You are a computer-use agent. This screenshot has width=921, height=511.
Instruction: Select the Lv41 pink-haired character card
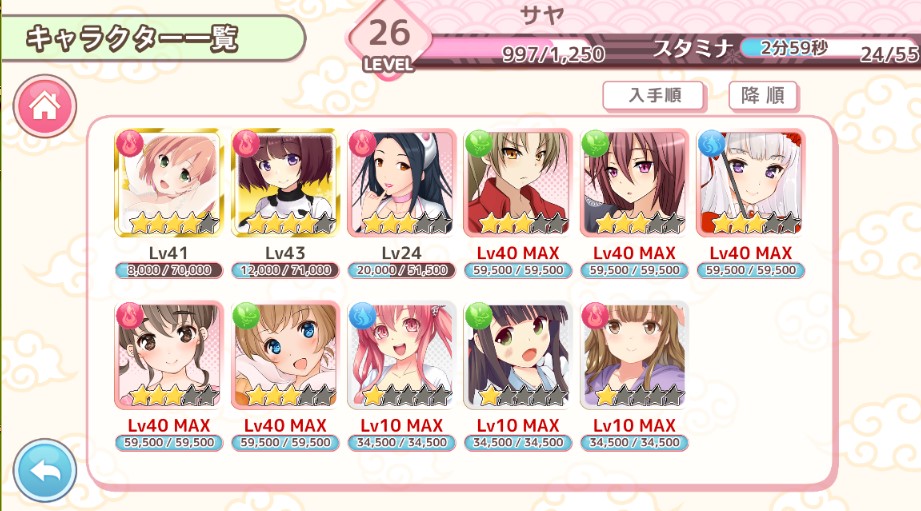(x=169, y=183)
